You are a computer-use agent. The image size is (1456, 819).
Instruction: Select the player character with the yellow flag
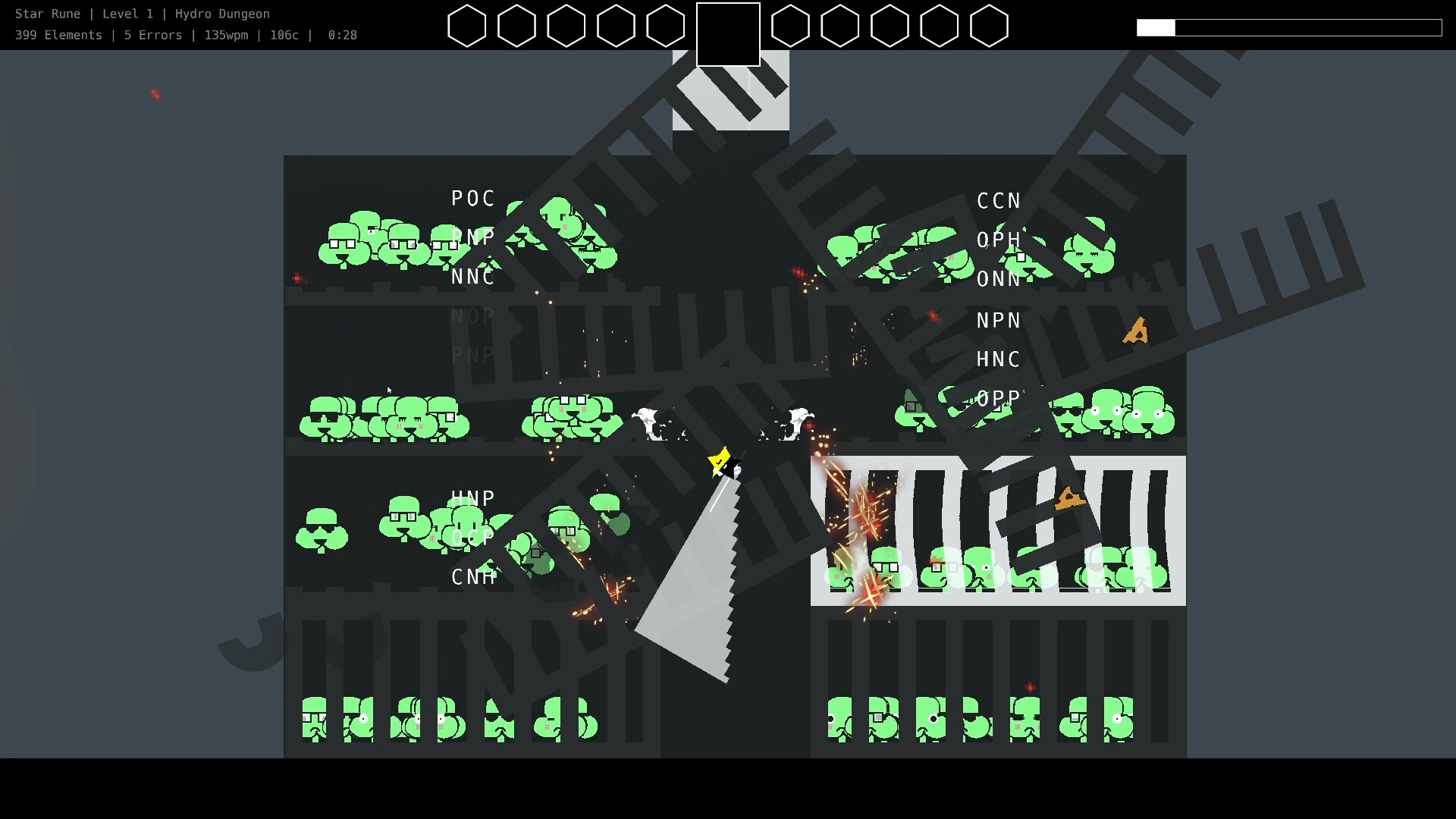(724, 463)
